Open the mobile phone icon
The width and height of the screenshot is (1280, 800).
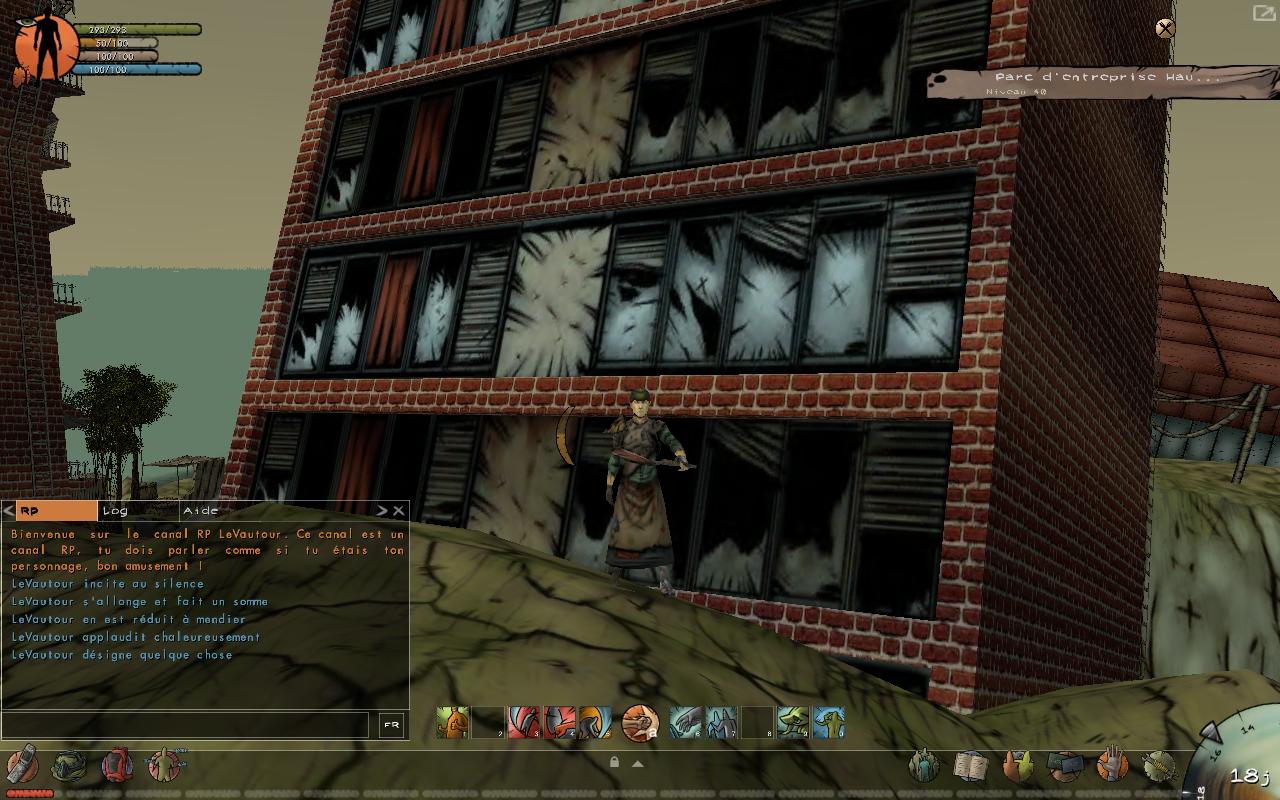[x=22, y=766]
